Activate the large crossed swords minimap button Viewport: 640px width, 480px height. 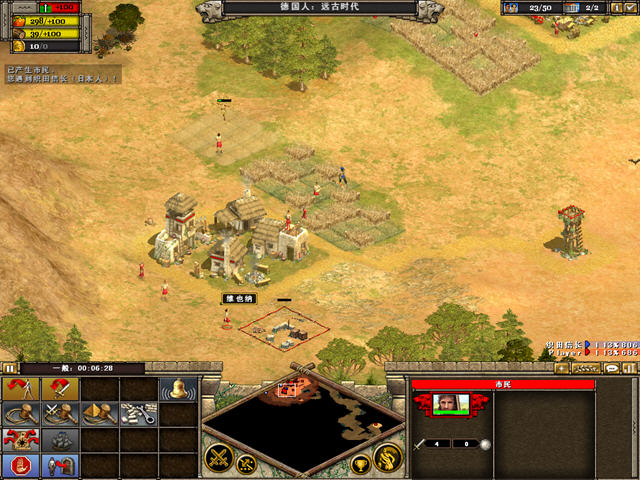[220, 458]
